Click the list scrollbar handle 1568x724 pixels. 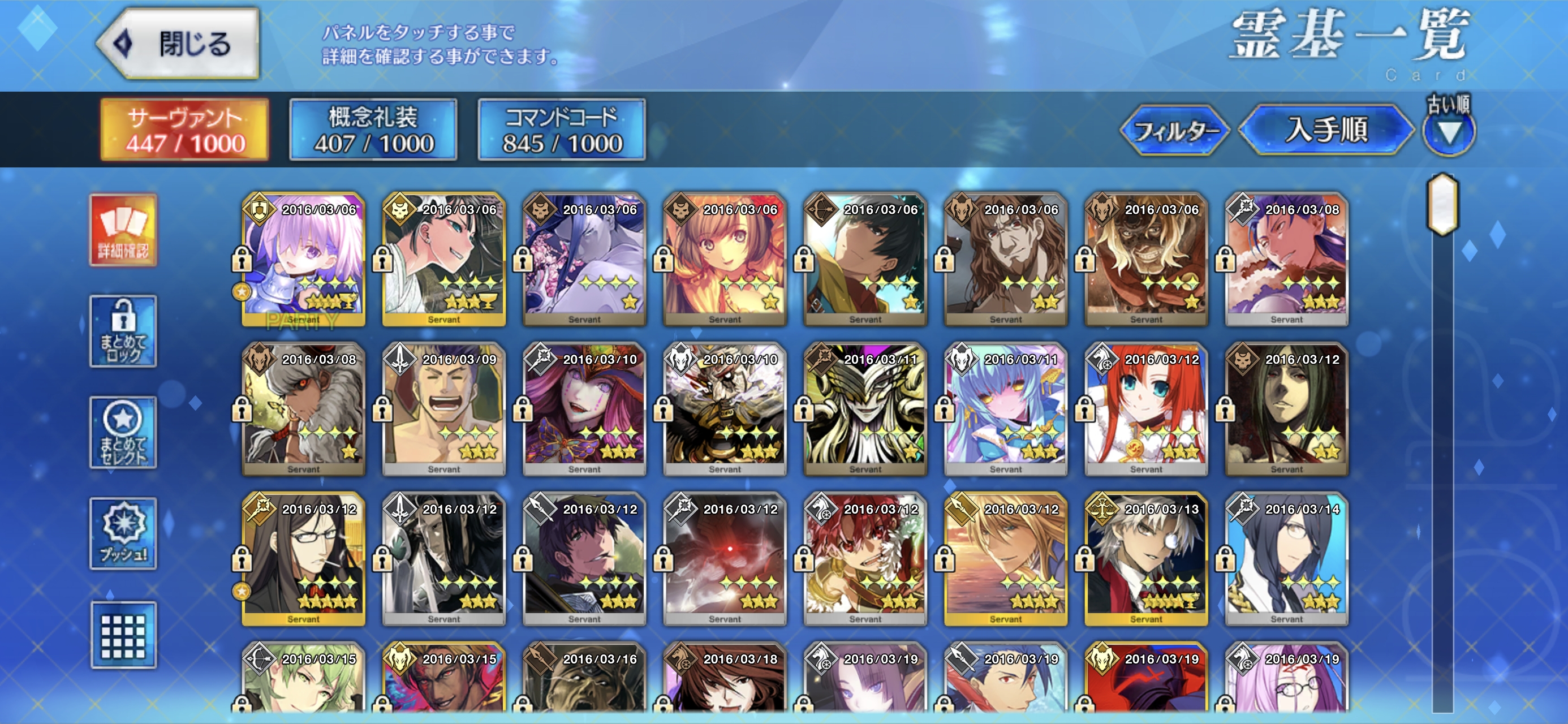point(1442,205)
